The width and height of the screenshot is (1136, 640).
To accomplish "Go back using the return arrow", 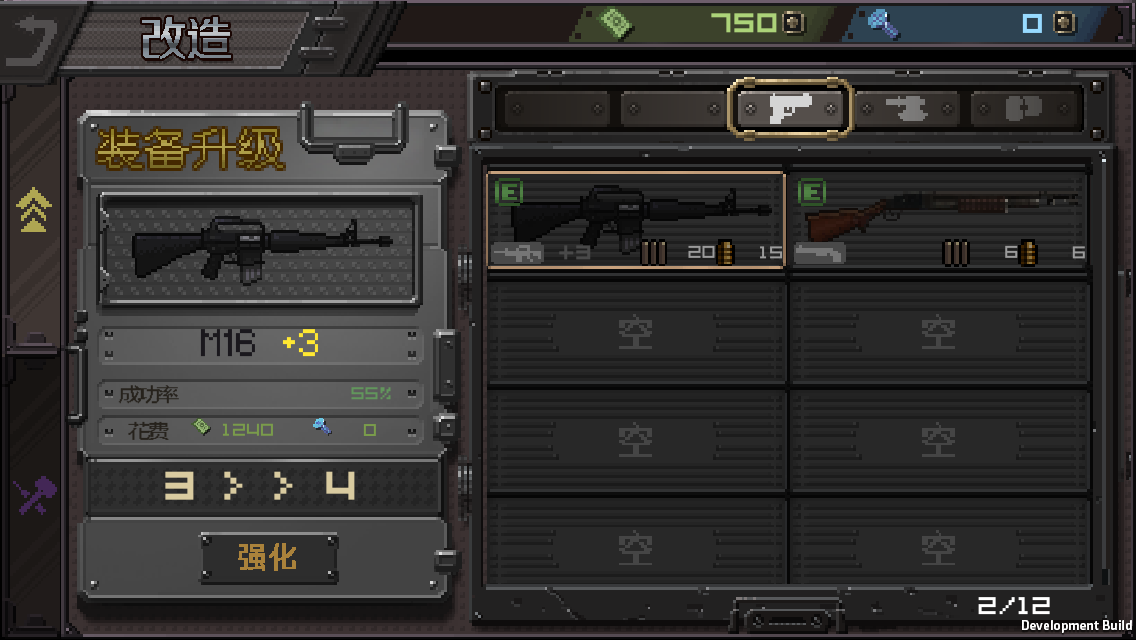I will [32, 38].
